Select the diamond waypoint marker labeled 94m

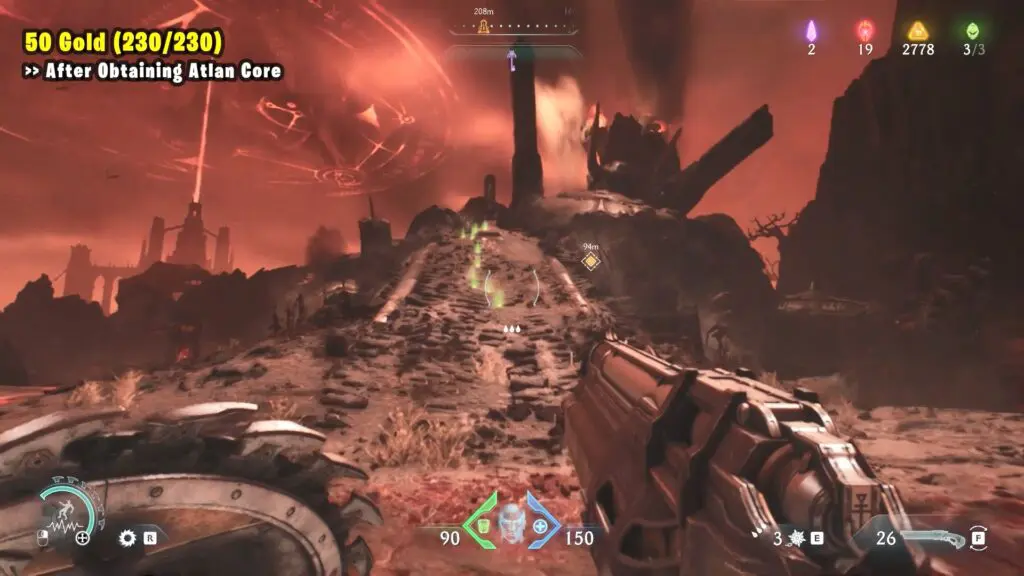coord(591,261)
